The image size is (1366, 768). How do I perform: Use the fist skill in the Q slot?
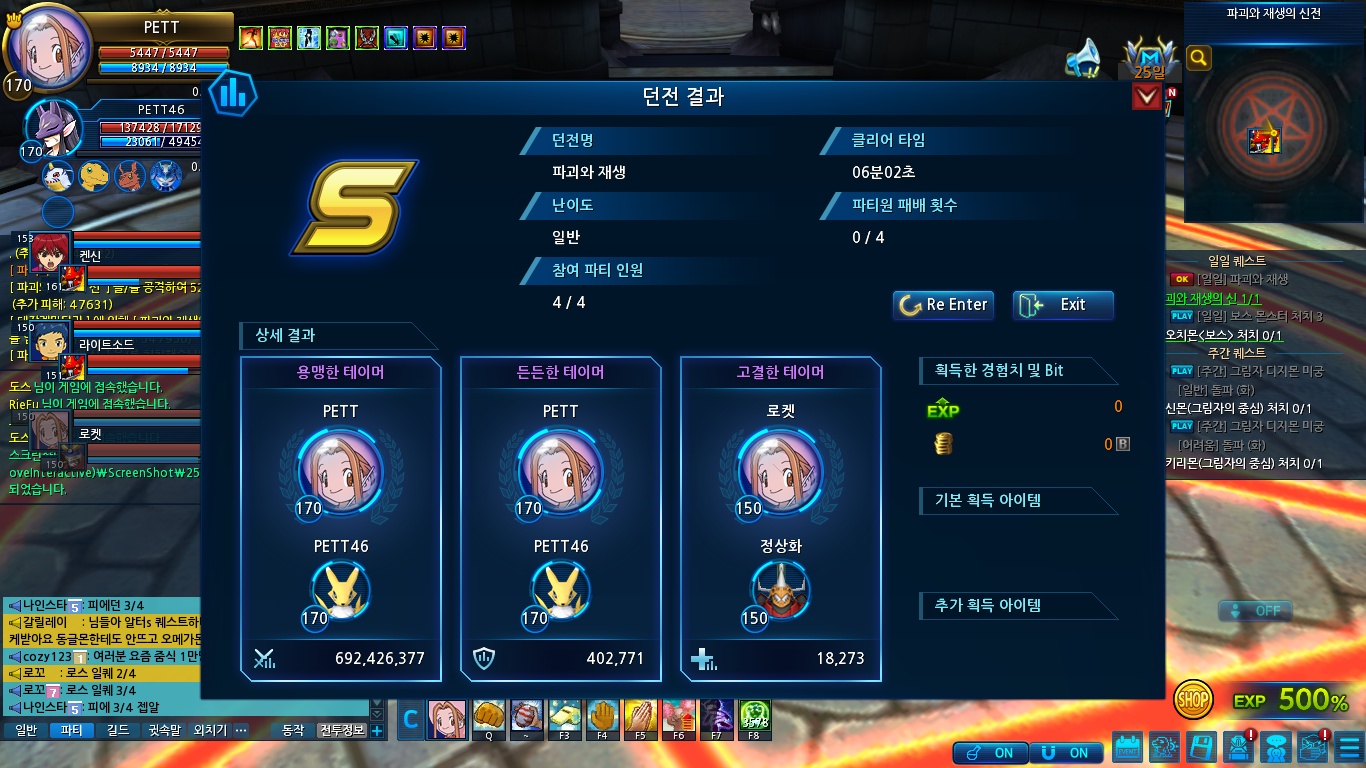coord(489,717)
